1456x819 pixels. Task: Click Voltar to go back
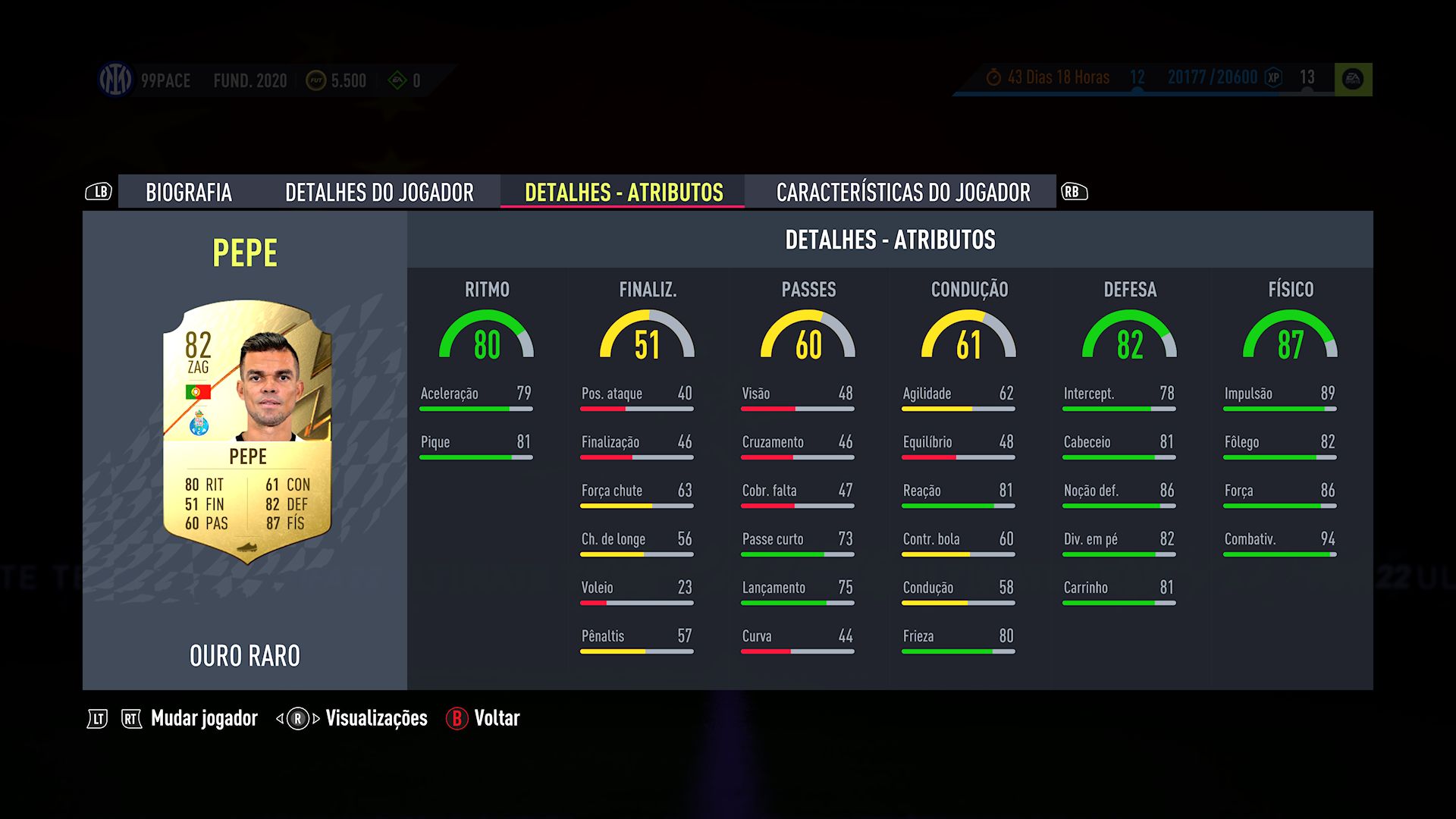497,717
